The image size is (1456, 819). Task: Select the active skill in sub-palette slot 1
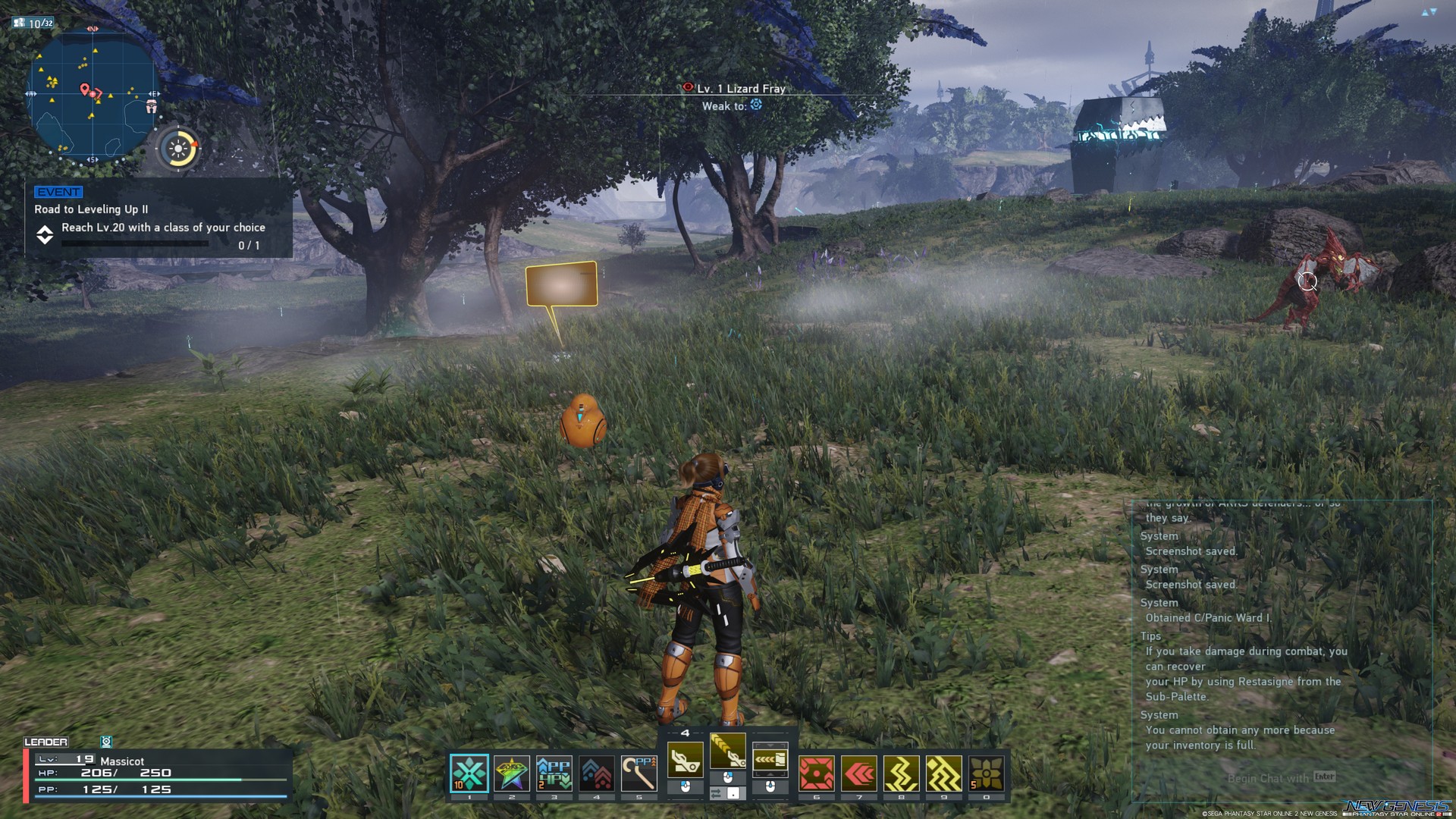(x=470, y=773)
